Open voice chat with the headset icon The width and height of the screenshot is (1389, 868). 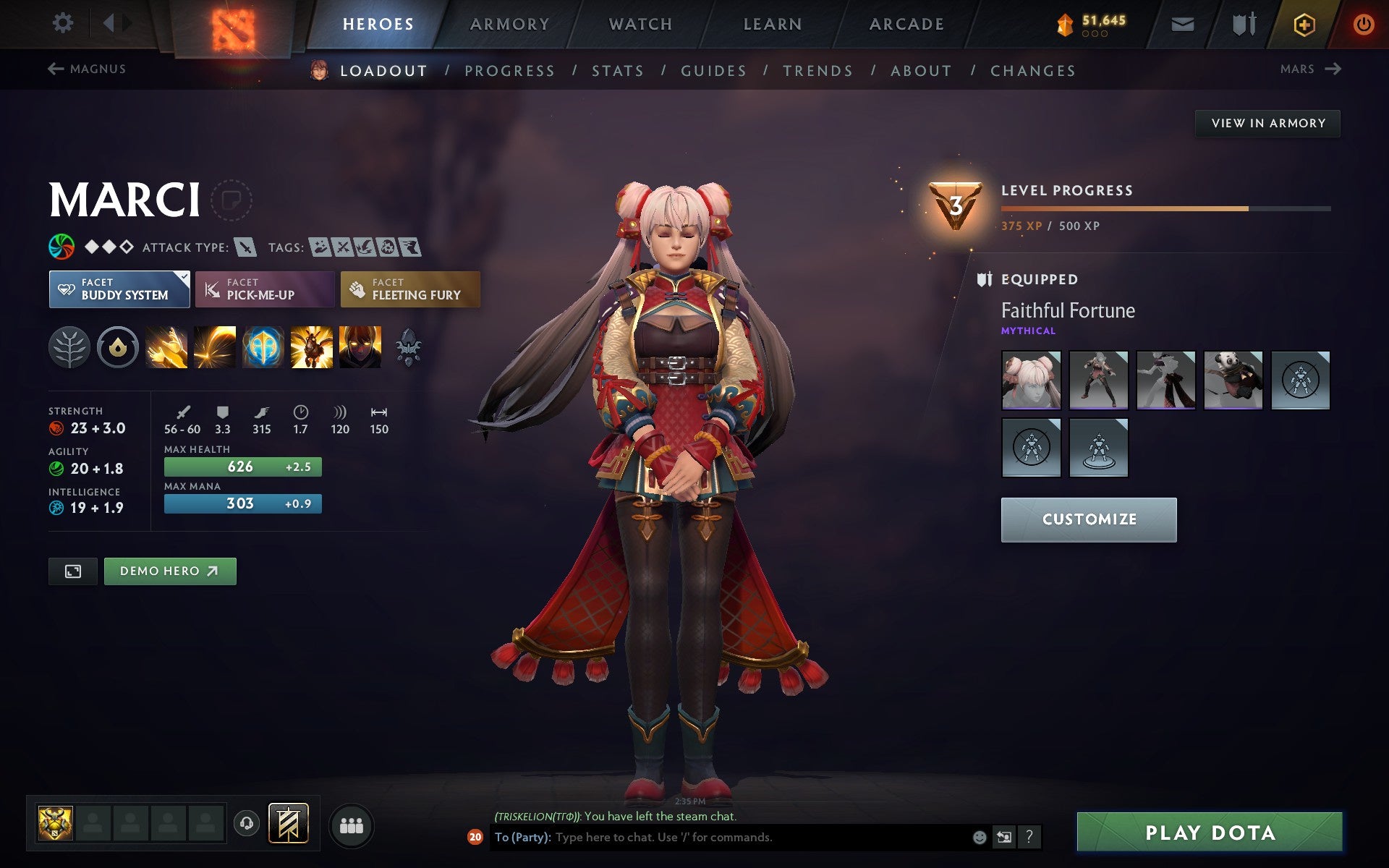[x=247, y=822]
